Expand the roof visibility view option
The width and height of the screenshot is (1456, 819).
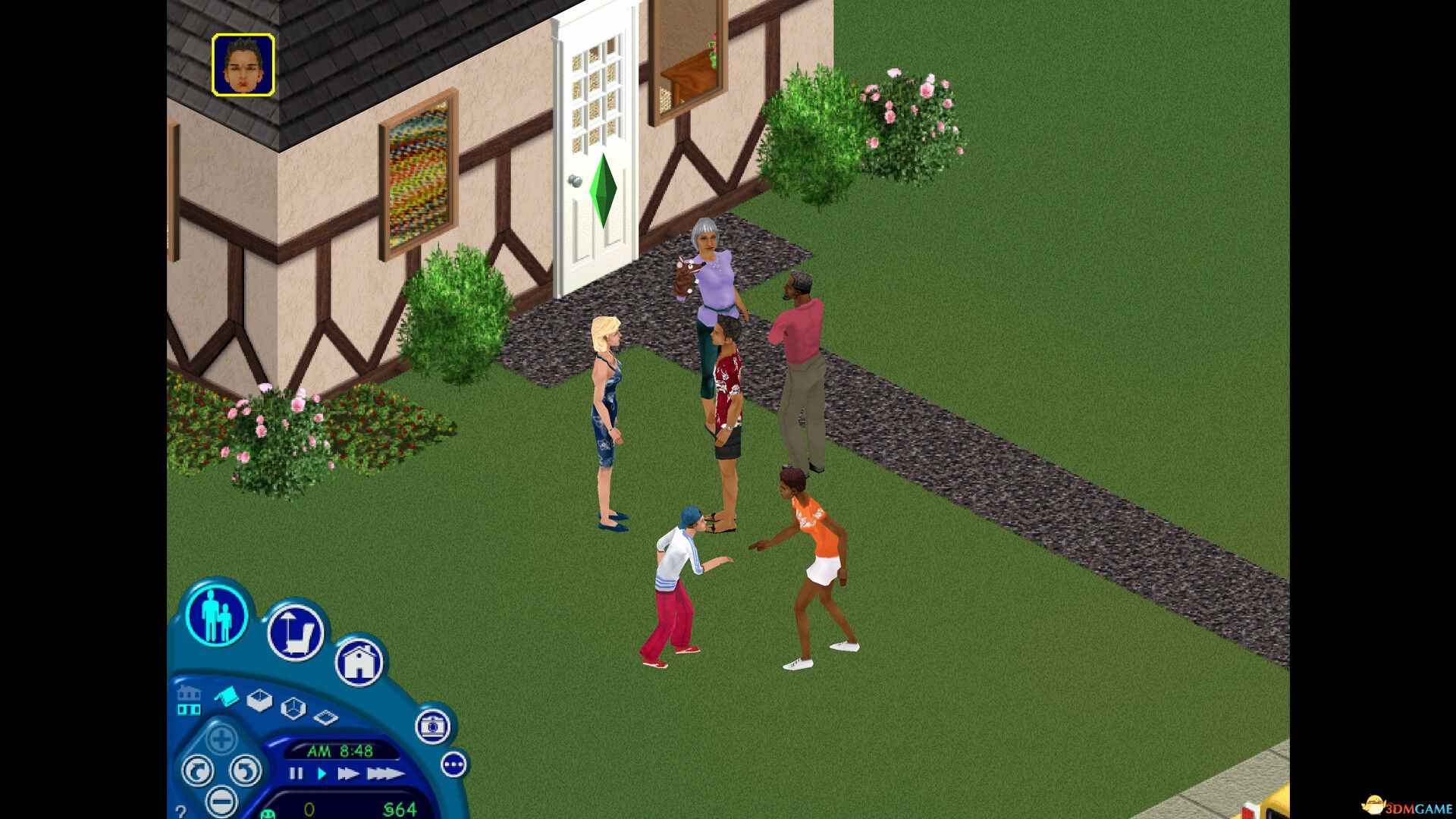click(x=227, y=695)
